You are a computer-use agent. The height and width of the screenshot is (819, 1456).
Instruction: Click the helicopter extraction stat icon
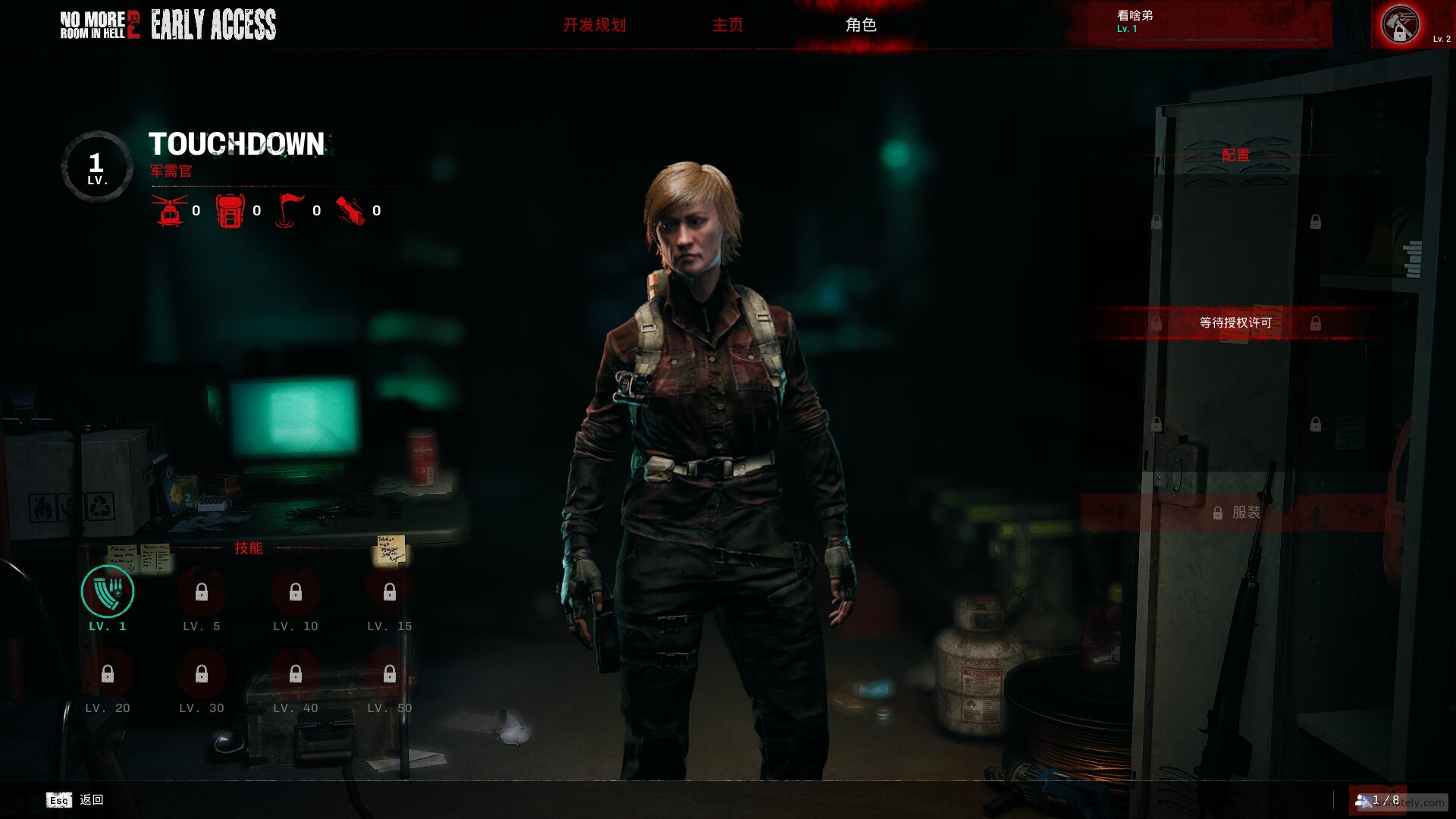point(171,211)
